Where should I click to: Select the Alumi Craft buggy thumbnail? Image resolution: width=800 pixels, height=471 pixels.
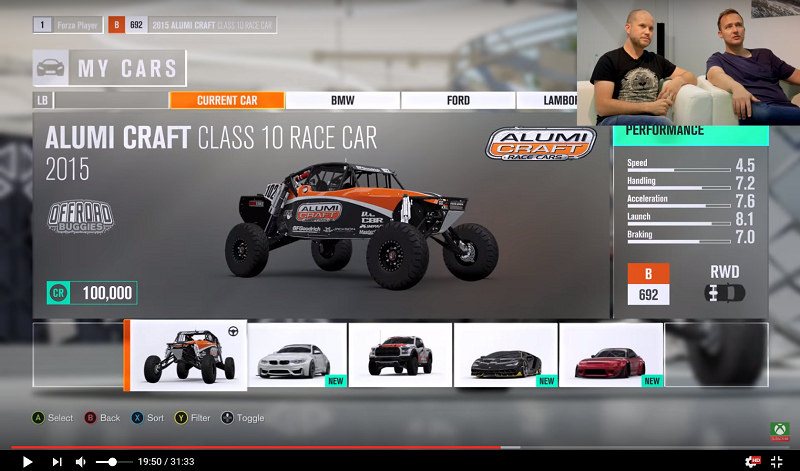pyautogui.click(x=187, y=355)
